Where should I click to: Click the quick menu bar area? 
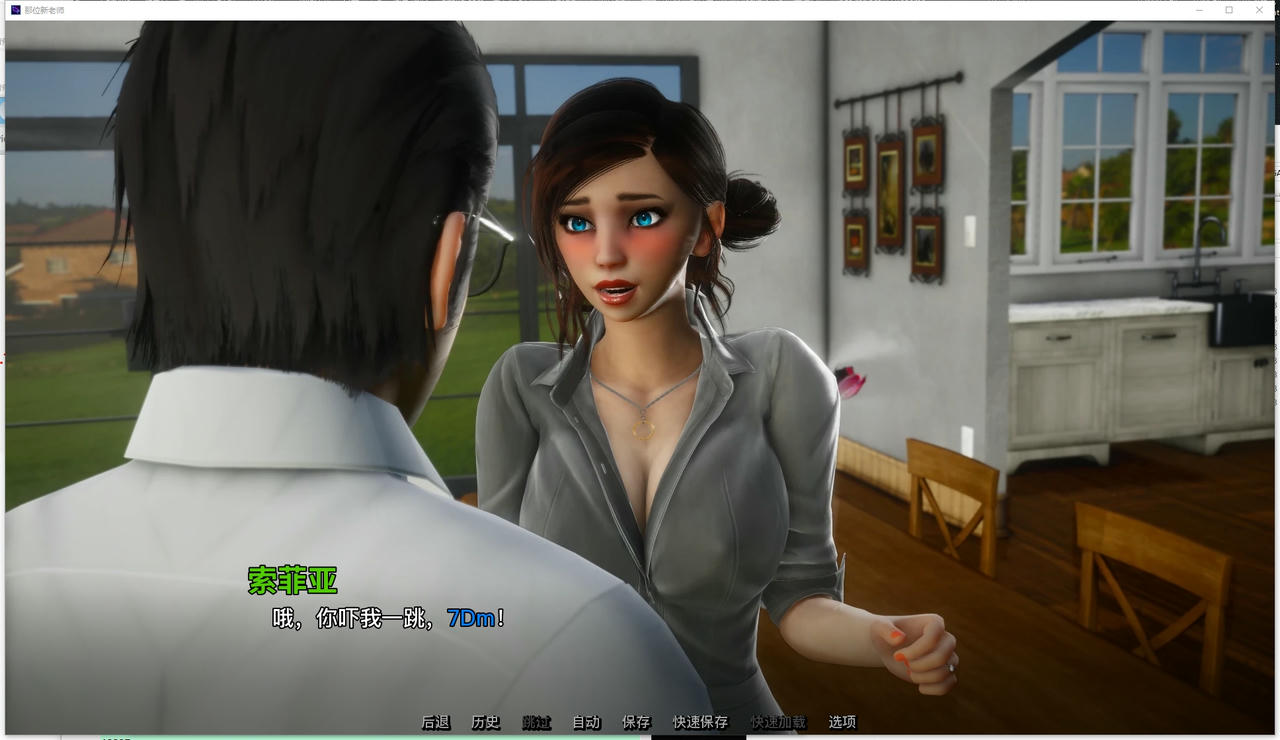(x=640, y=721)
